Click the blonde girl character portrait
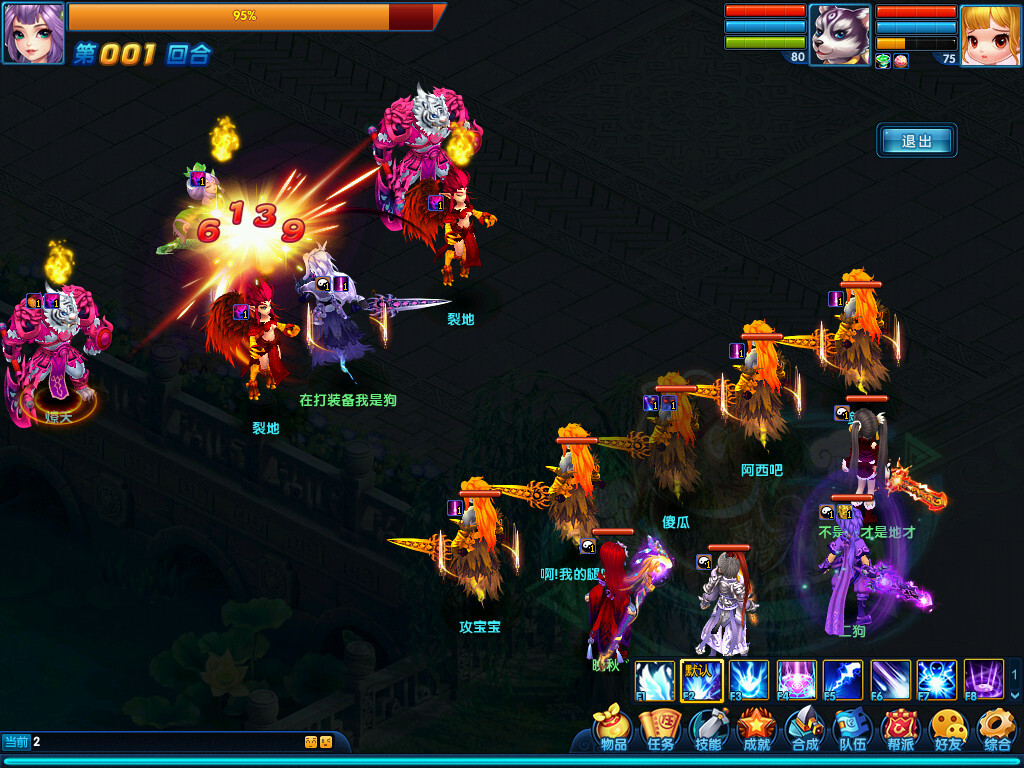The height and width of the screenshot is (768, 1024). pos(990,34)
